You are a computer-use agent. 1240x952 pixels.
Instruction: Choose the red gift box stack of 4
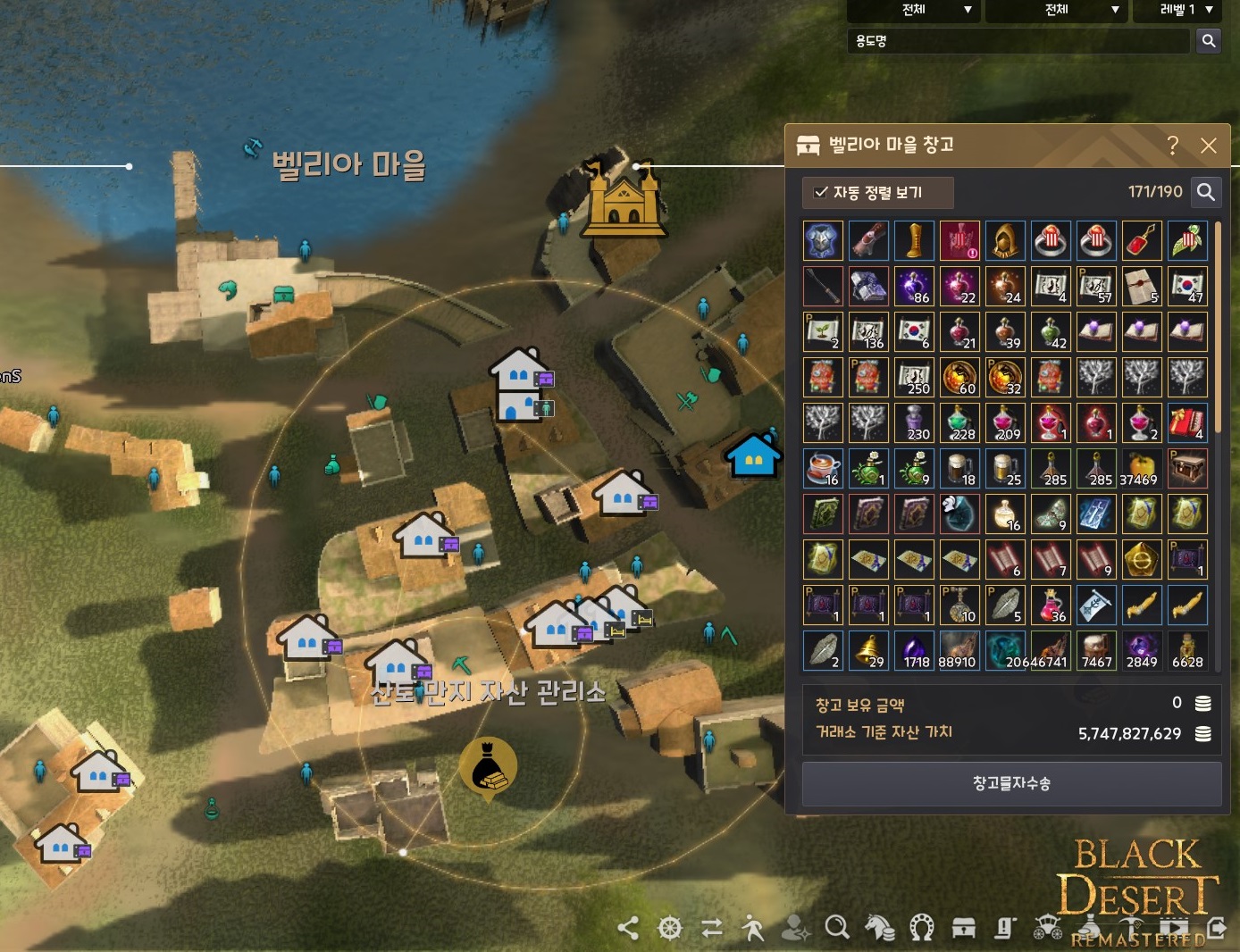tap(1187, 422)
